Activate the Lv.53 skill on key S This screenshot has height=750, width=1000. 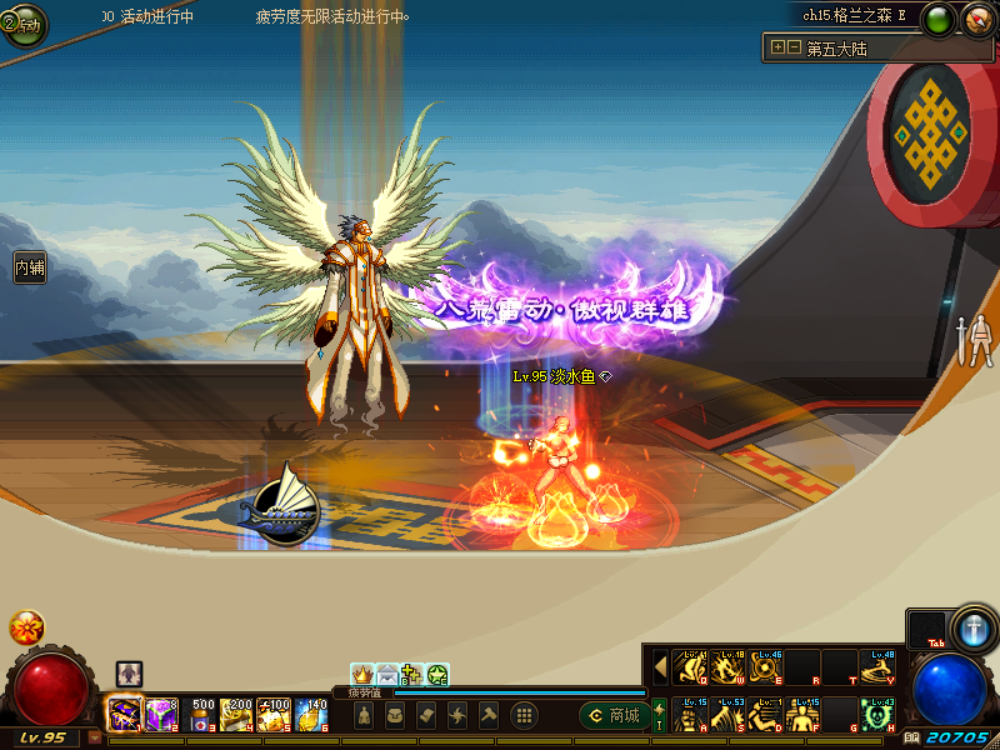tap(727, 714)
